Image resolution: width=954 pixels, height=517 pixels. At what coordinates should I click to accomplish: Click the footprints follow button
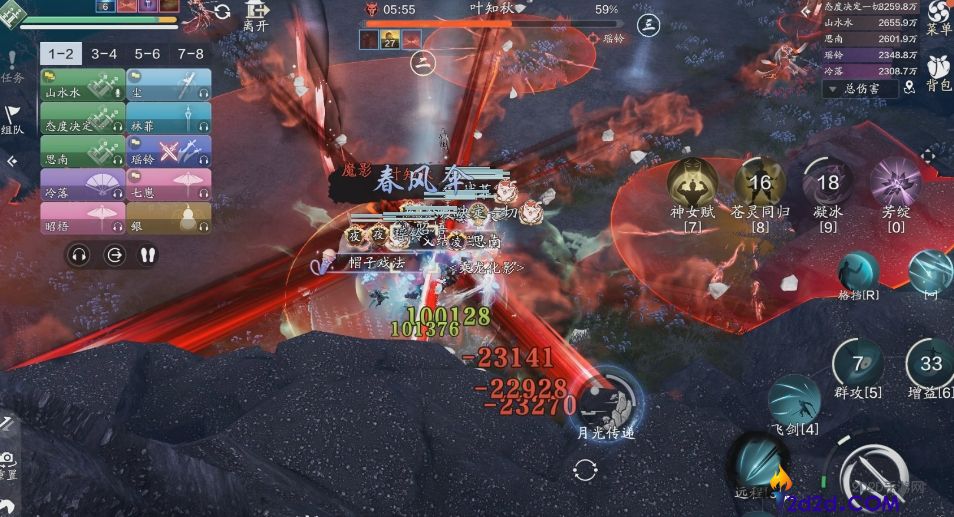click(x=148, y=254)
